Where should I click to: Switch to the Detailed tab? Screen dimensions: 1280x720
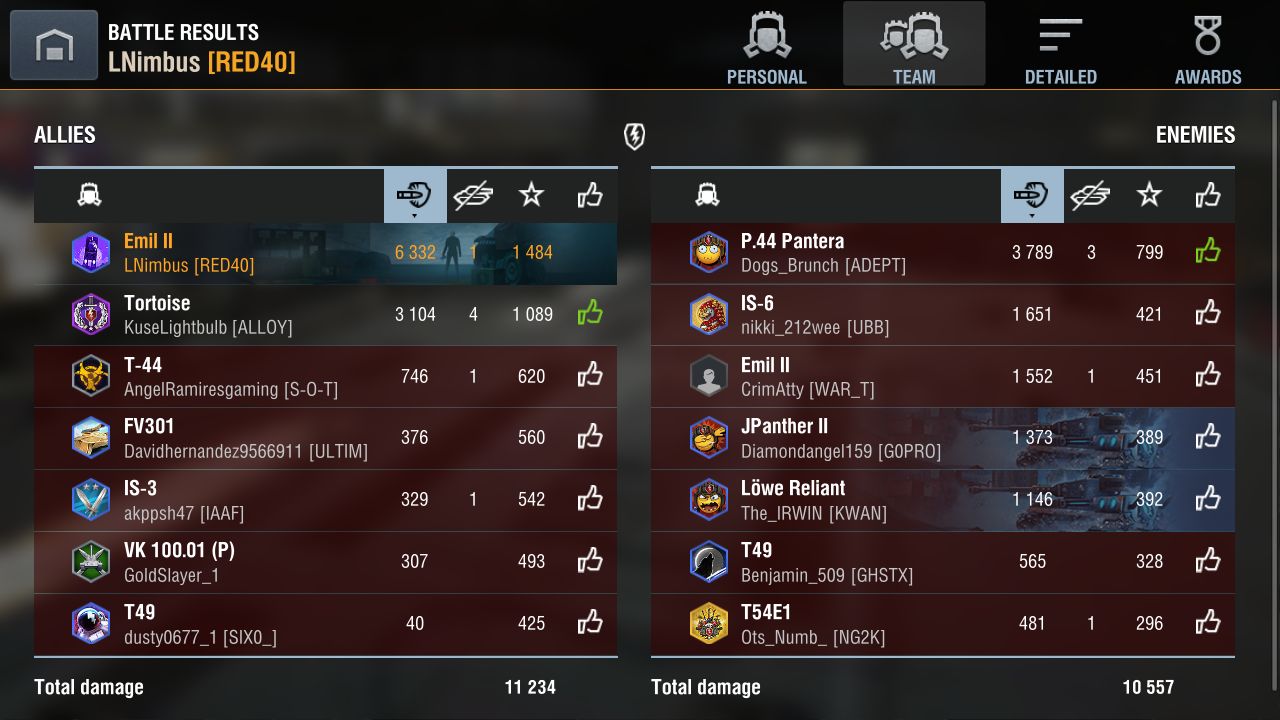(x=1060, y=44)
